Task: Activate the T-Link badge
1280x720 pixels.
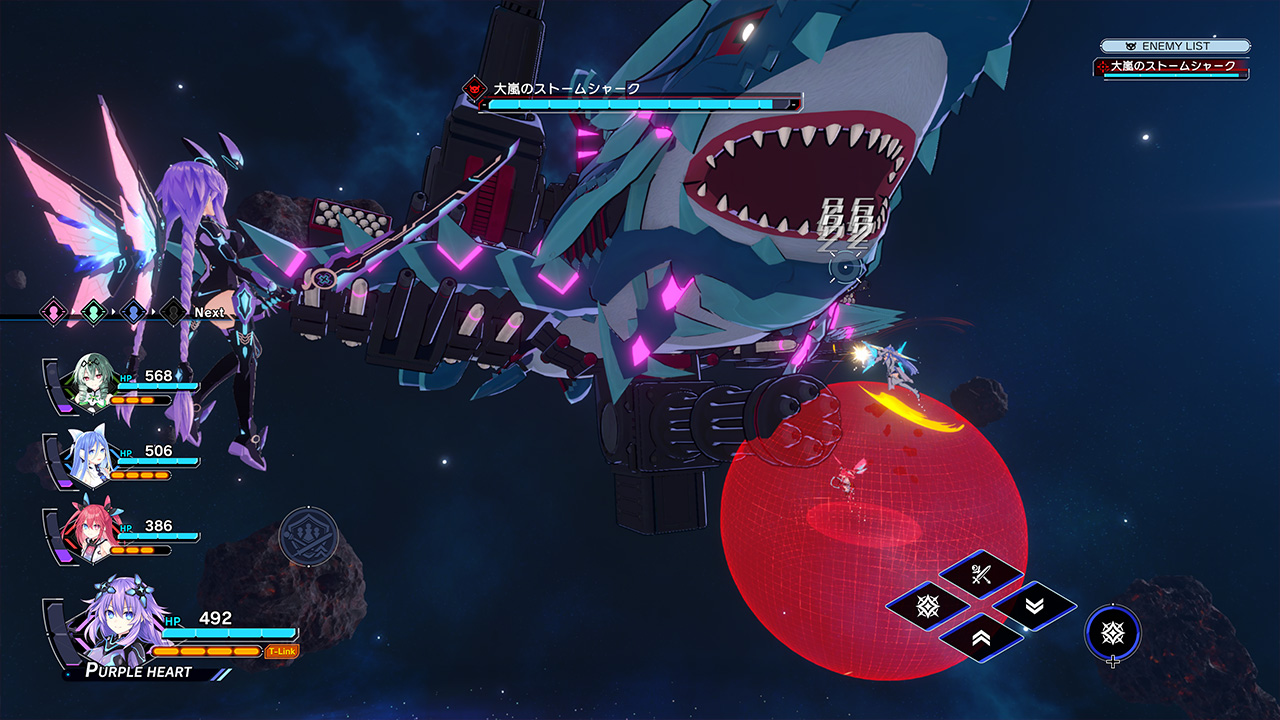Action: (x=282, y=651)
